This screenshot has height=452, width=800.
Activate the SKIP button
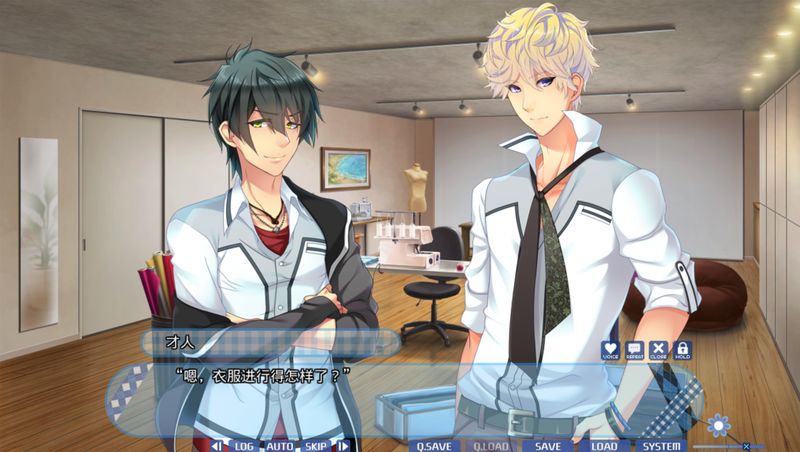pyautogui.click(x=316, y=446)
